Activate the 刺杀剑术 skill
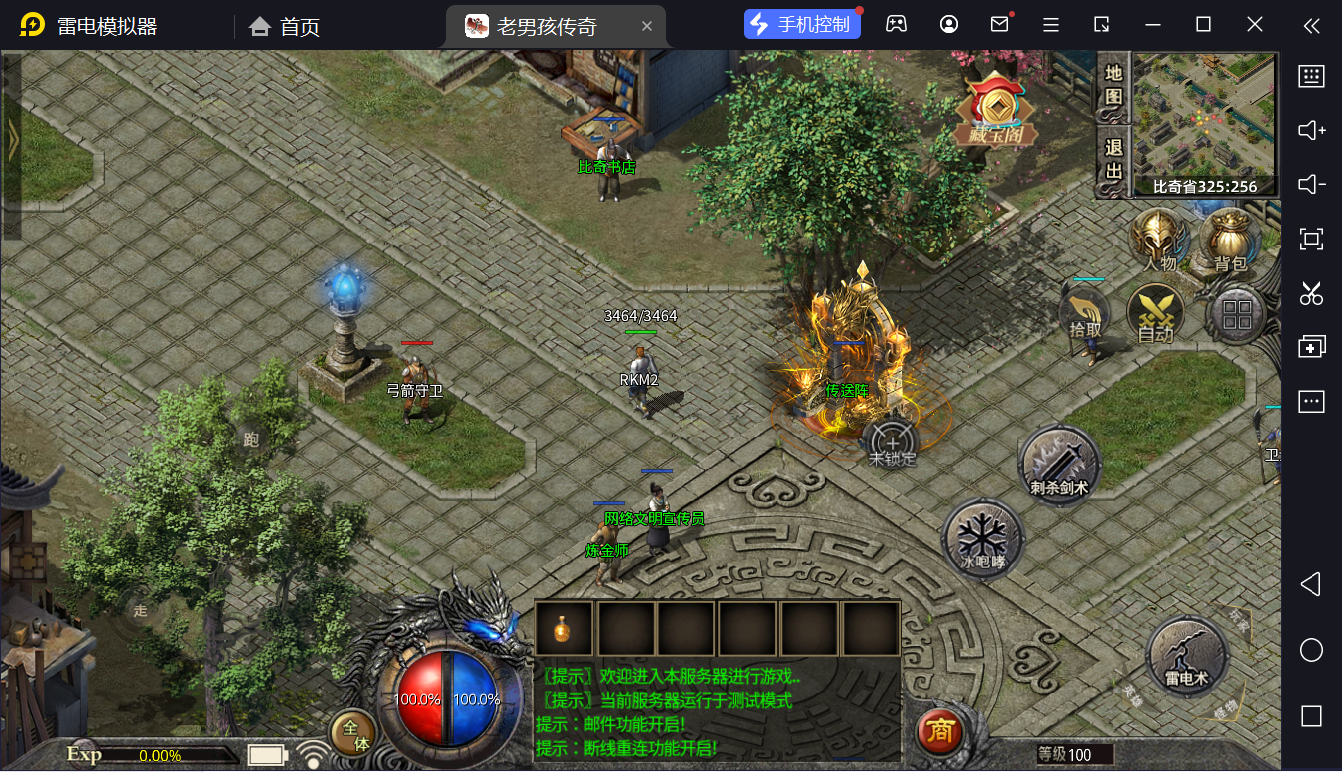 1059,465
